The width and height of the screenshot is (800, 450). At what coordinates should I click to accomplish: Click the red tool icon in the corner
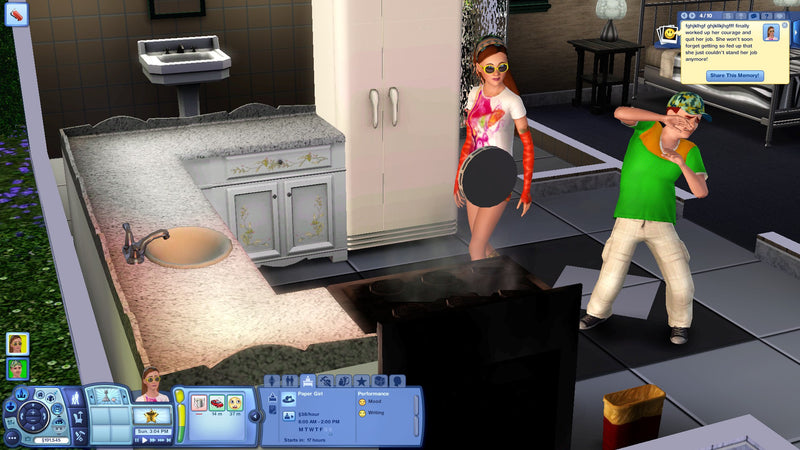[x=17, y=14]
